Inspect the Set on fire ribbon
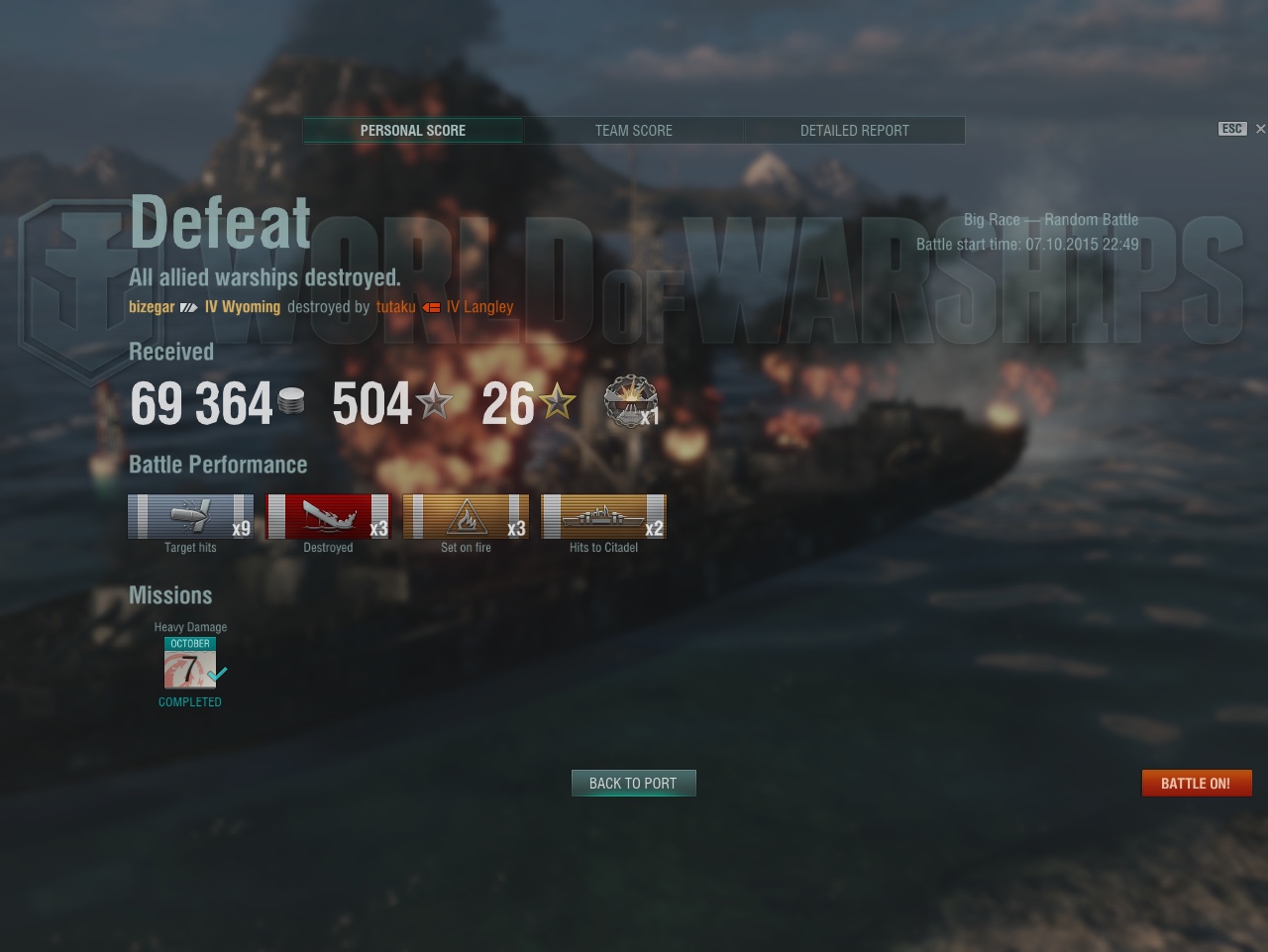The width and height of the screenshot is (1268, 952). [x=466, y=517]
